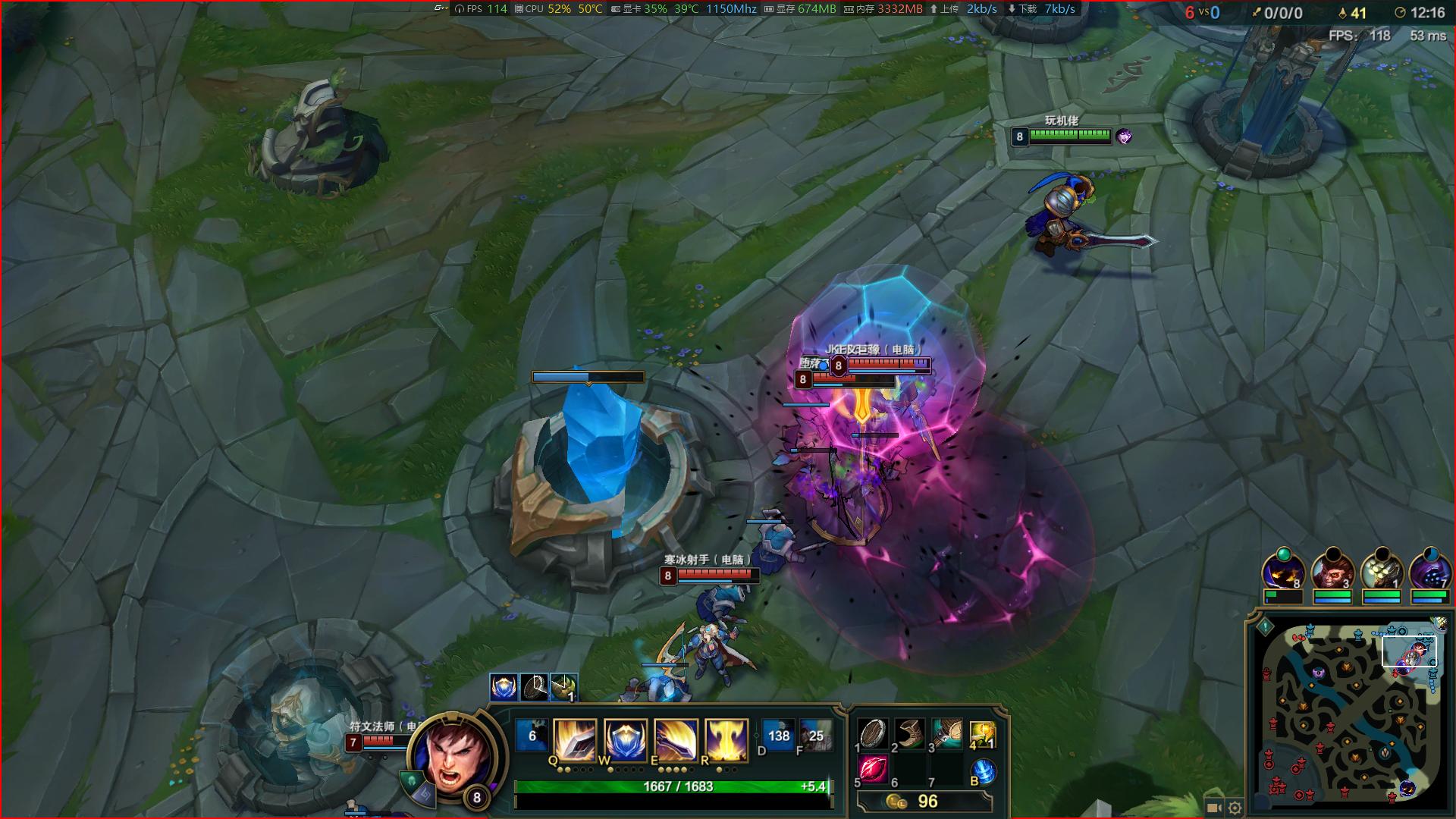
Task: Toggle the camera lock button
Action: pyautogui.click(x=1213, y=808)
